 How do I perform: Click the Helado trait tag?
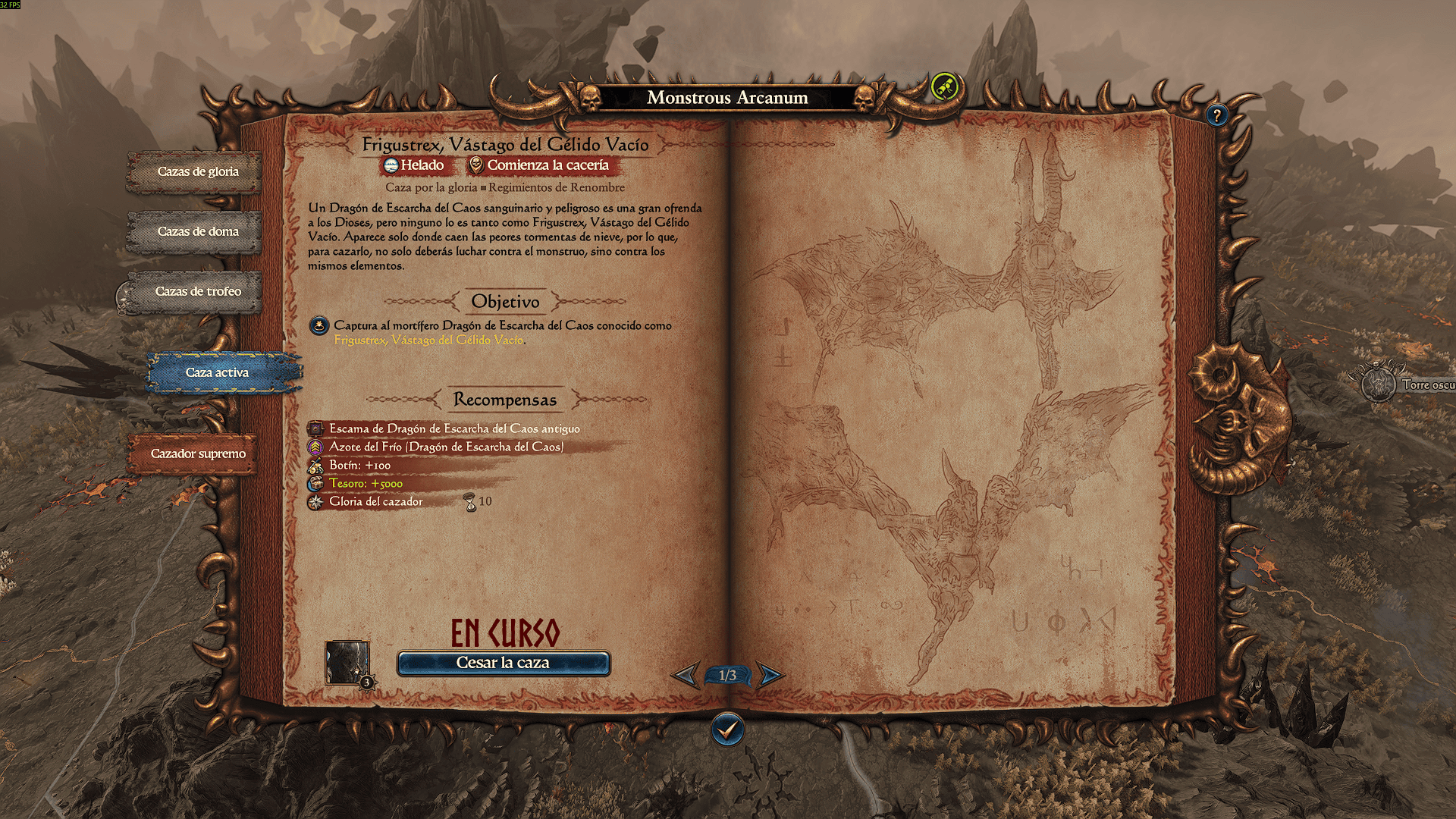pos(414,165)
